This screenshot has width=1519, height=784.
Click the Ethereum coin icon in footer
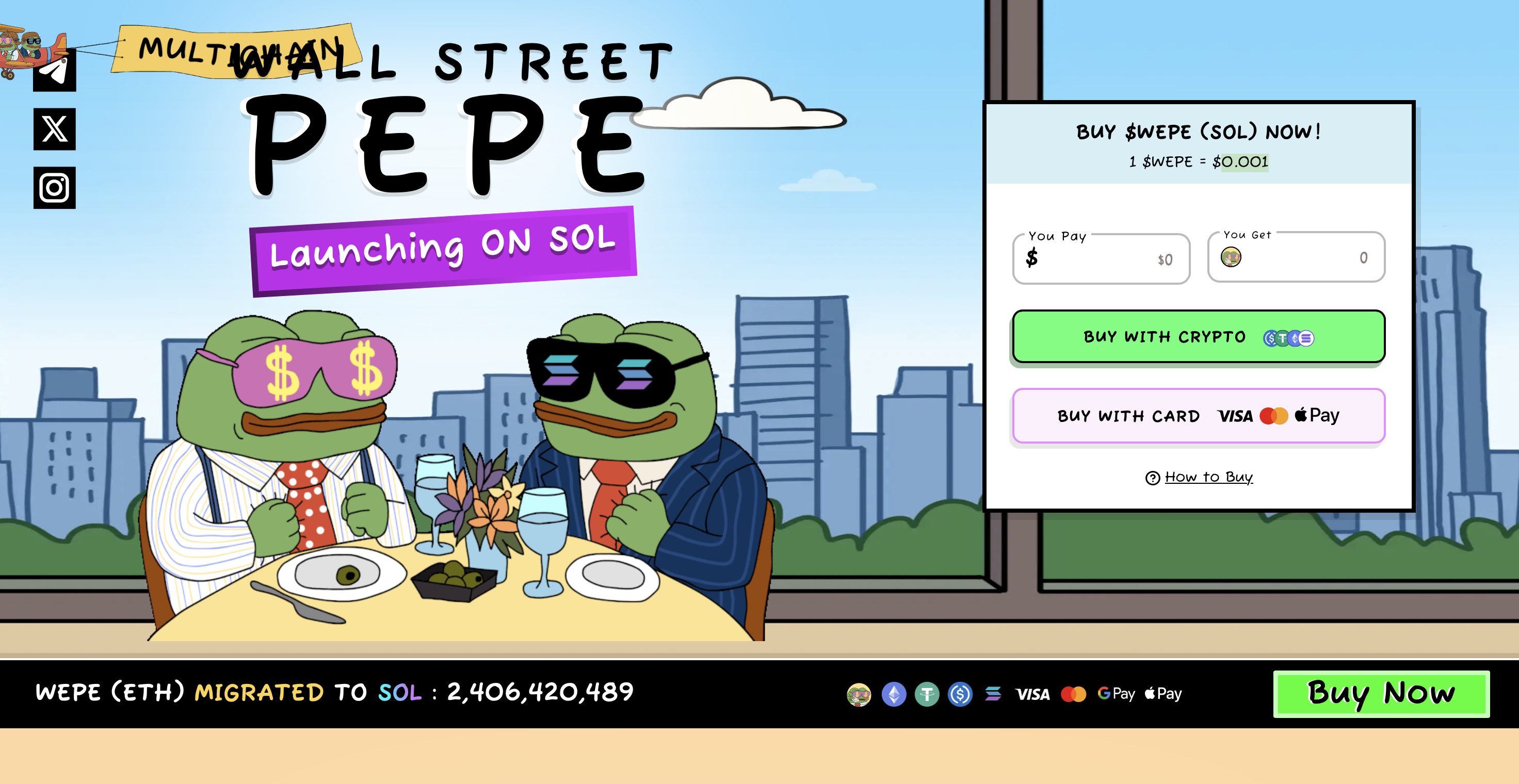pos(893,694)
